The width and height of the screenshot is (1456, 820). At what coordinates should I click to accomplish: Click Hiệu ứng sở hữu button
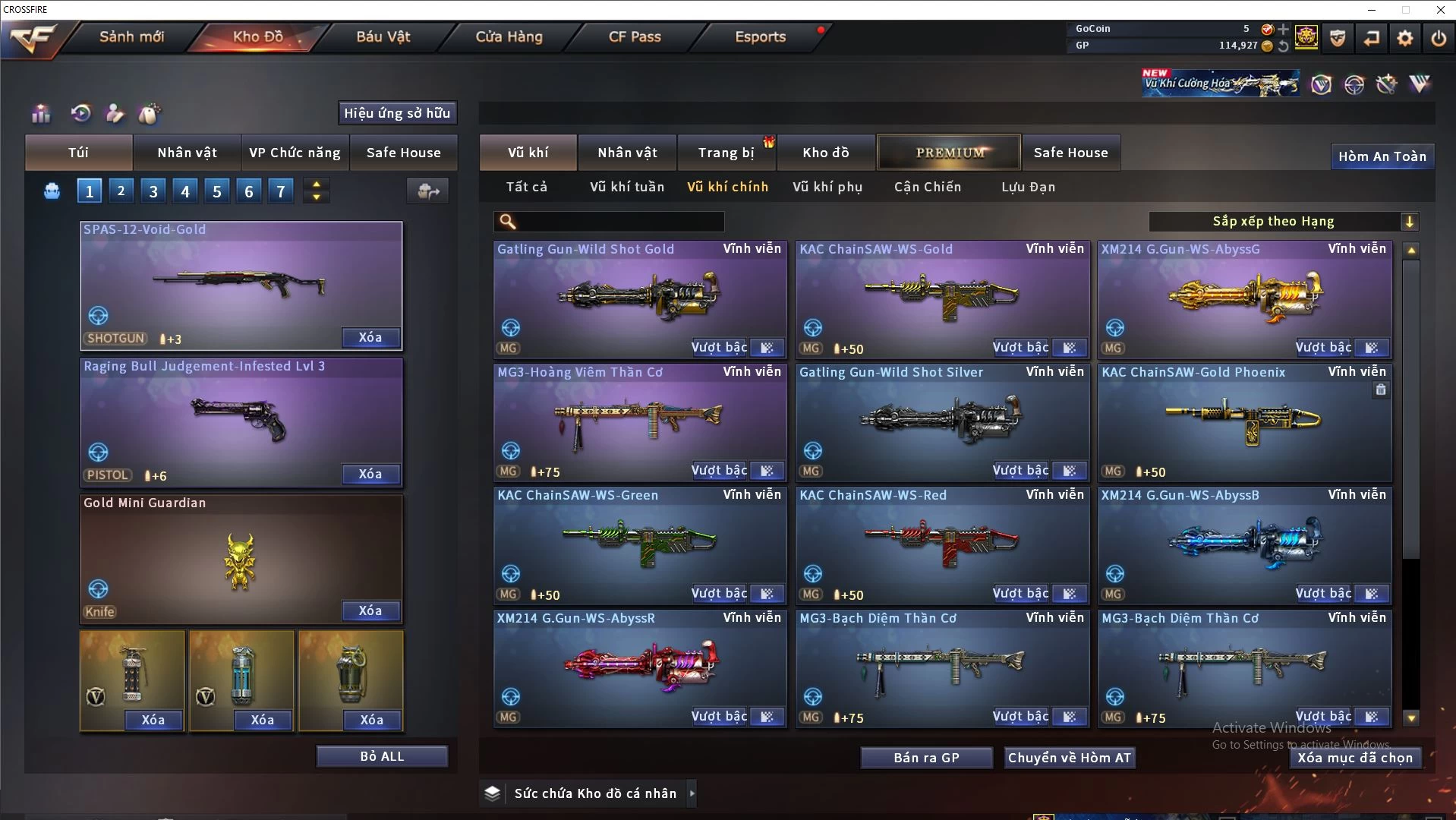[397, 113]
